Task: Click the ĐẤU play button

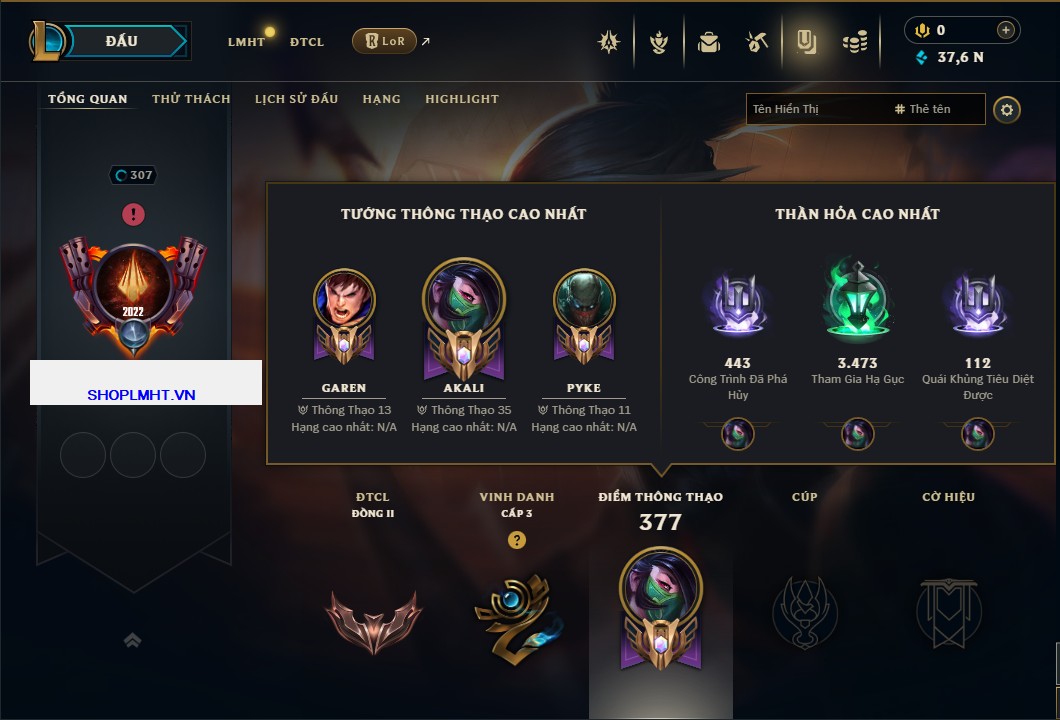Action: click(x=122, y=41)
